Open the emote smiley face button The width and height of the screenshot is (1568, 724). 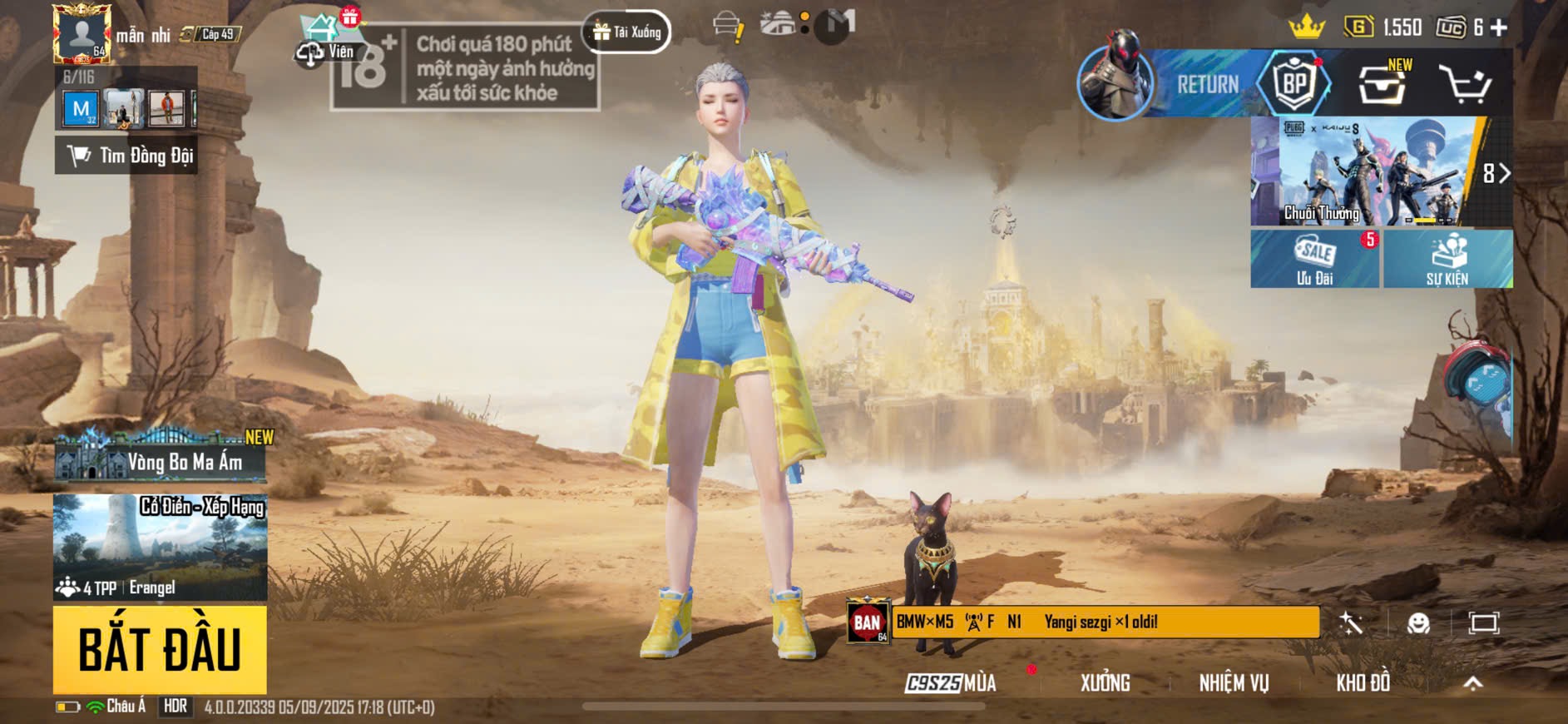(x=1418, y=623)
